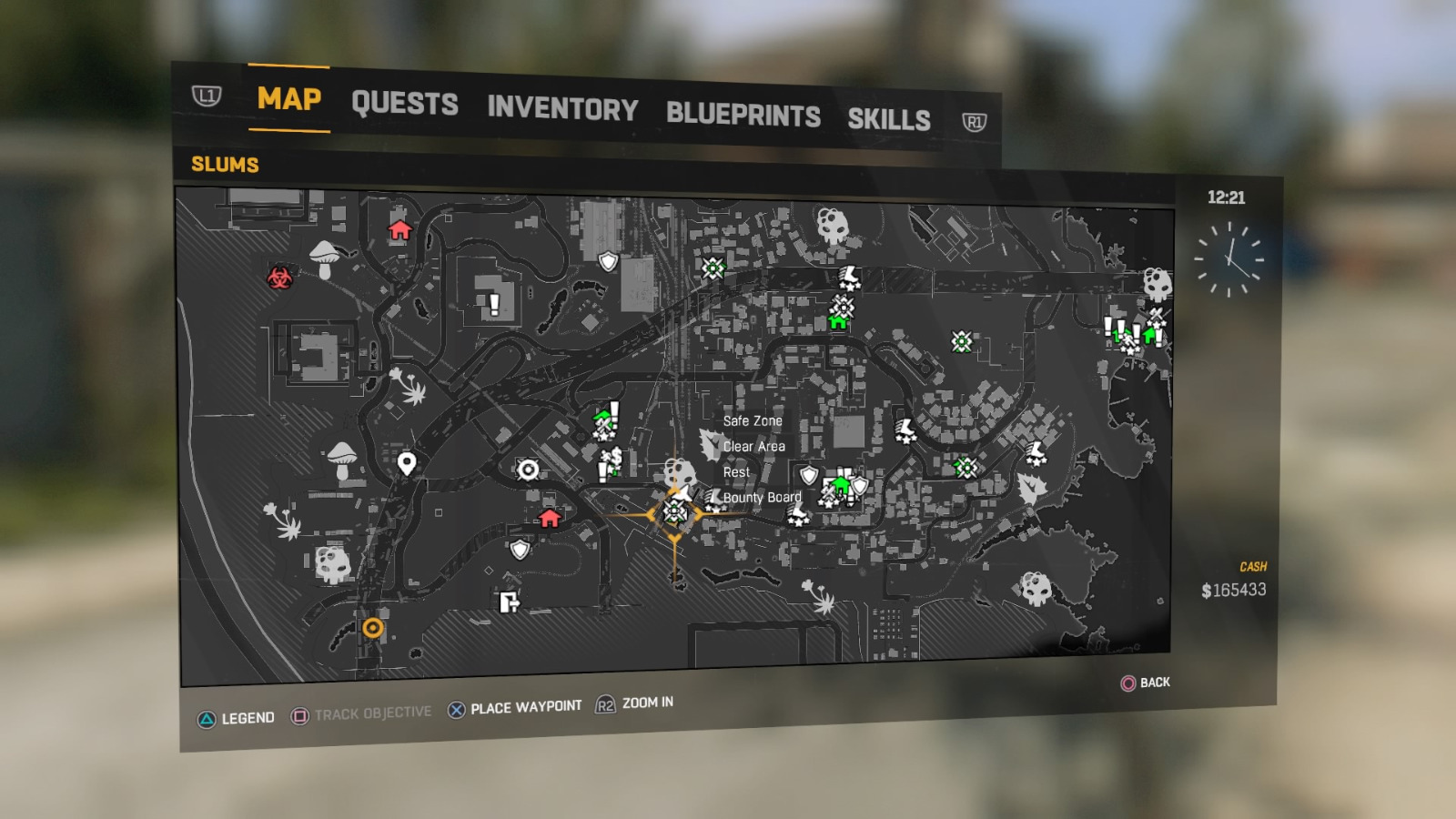1456x819 pixels.
Task: Select the orange circled marker at bottom-left
Action: coord(371,626)
